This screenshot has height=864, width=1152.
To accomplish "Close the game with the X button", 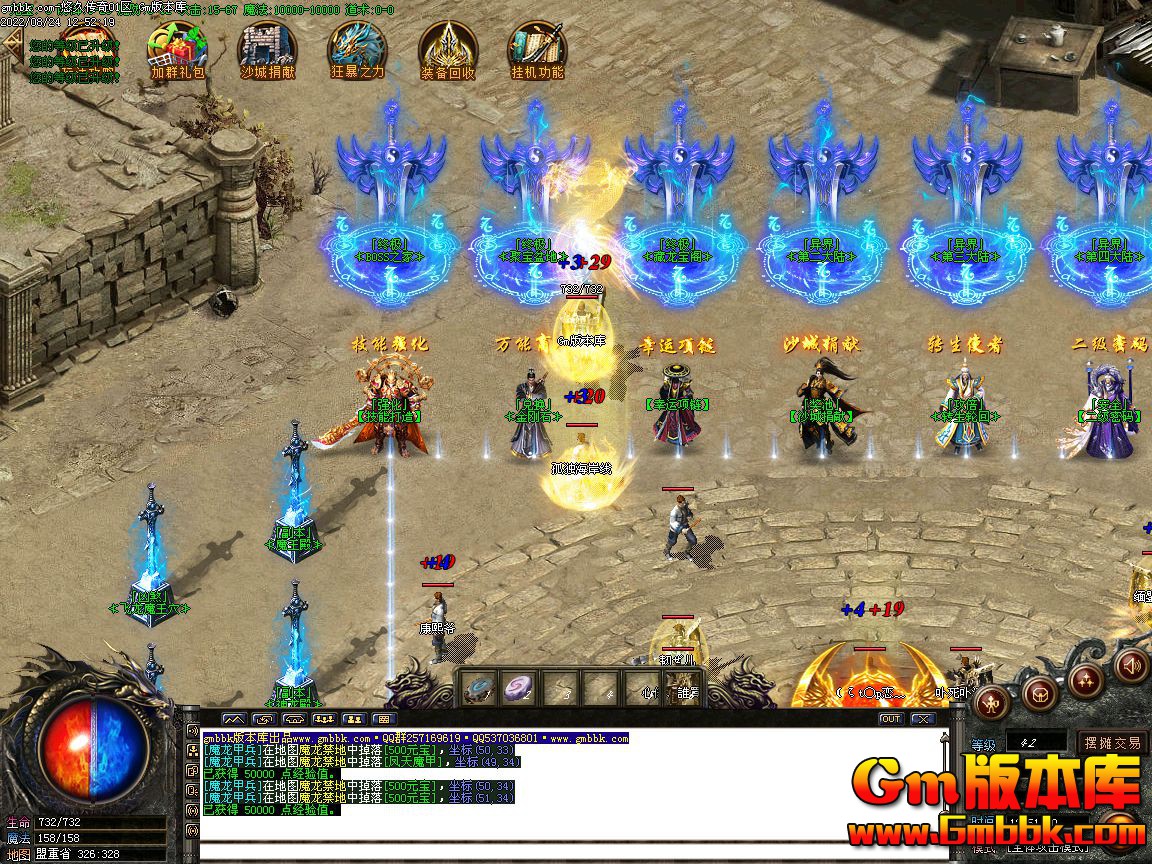I will pos(922,719).
